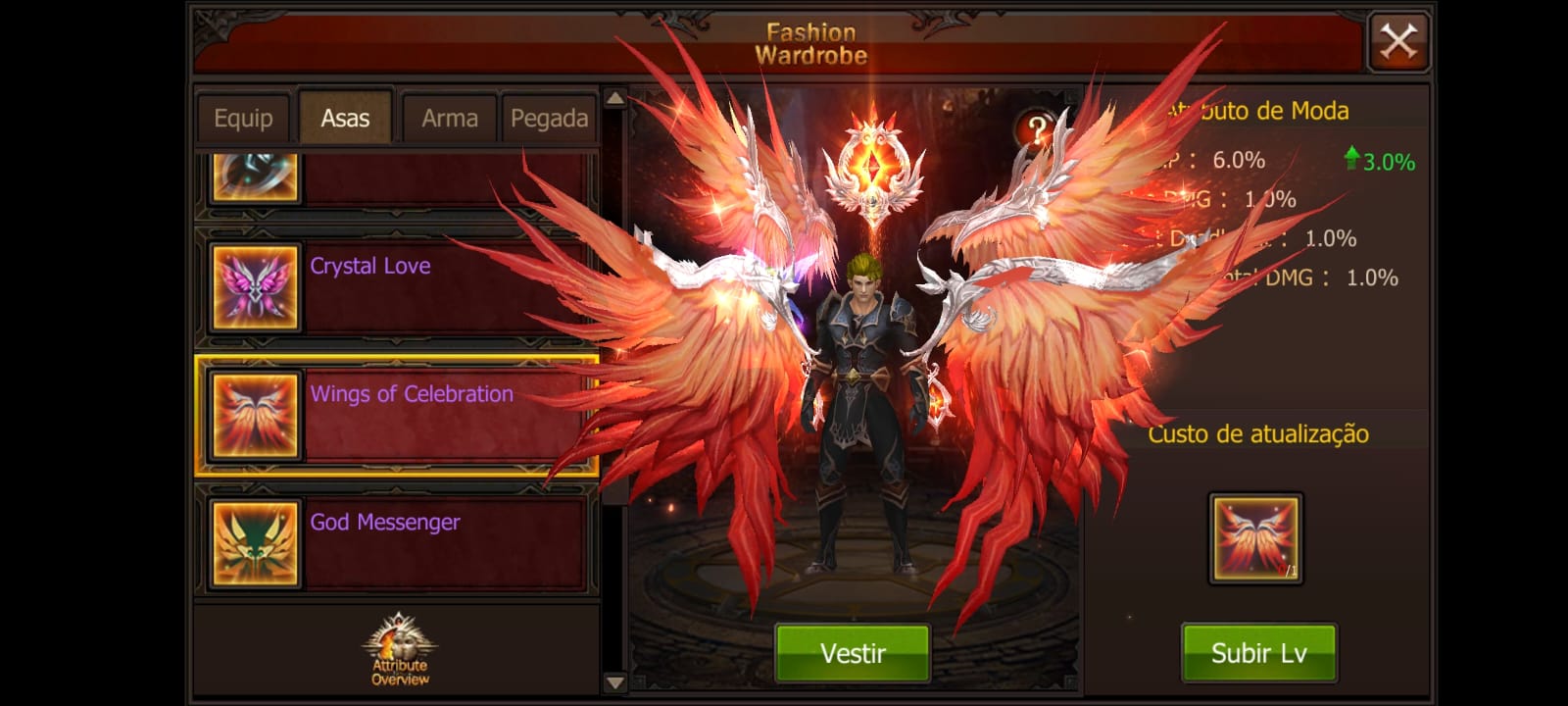The image size is (1568, 706).
Task: Close the Fashion Wardrobe window
Action: (x=1398, y=42)
